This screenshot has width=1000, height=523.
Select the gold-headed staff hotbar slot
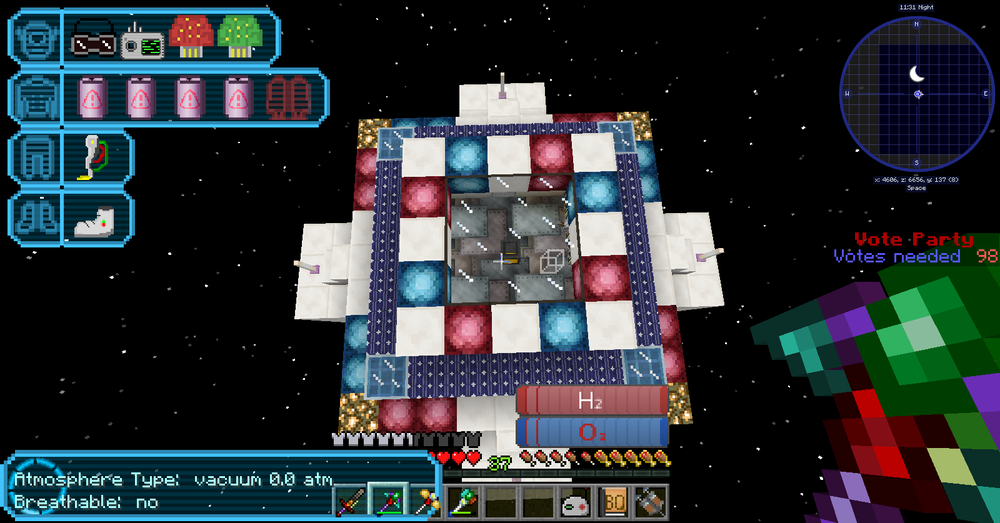coord(428,500)
